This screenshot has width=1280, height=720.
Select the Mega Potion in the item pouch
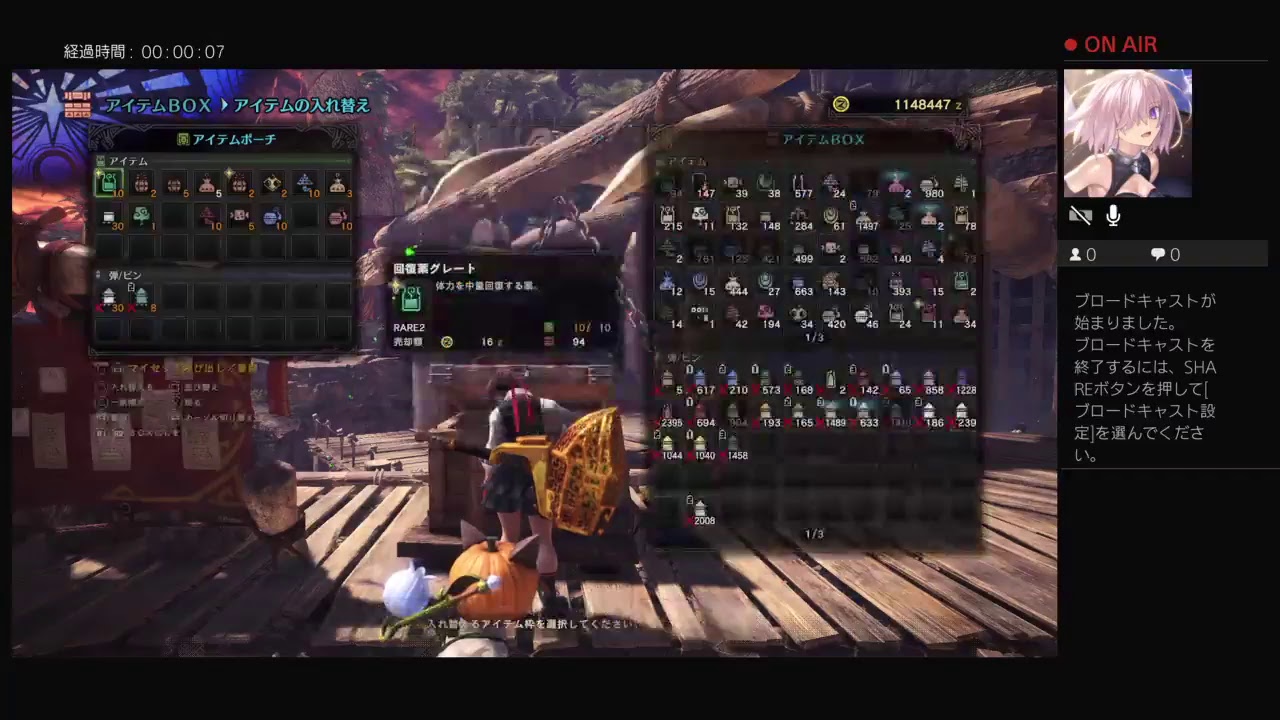tap(108, 182)
